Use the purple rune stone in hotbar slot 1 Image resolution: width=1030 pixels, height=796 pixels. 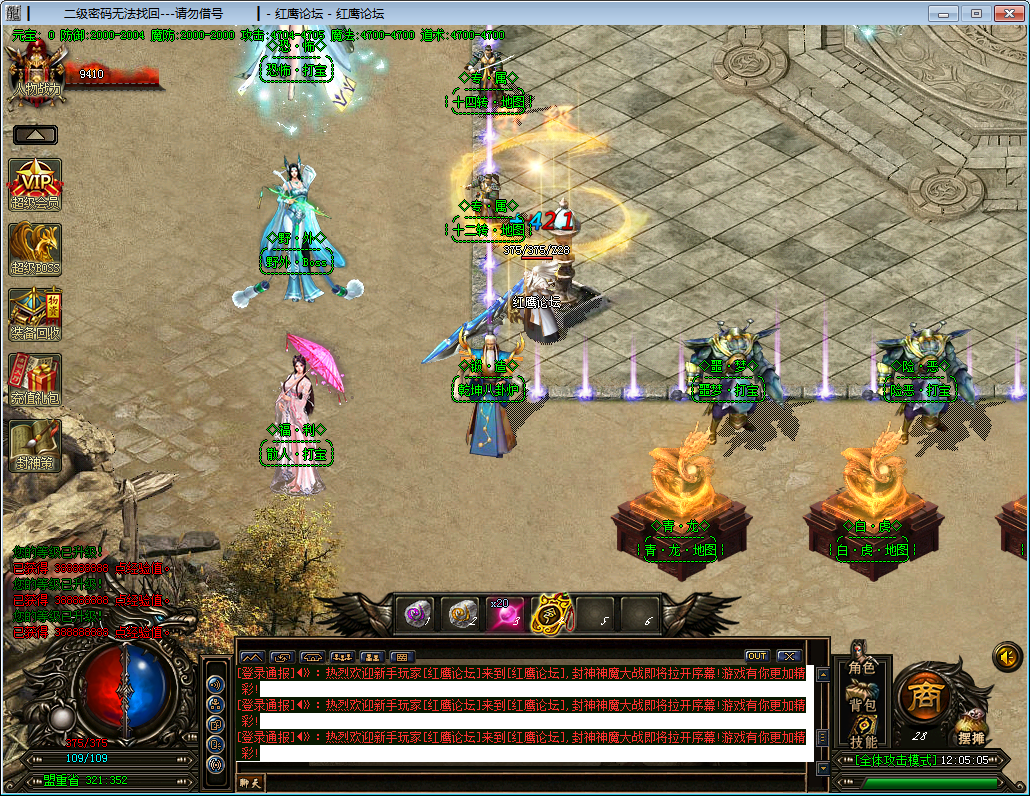point(417,612)
